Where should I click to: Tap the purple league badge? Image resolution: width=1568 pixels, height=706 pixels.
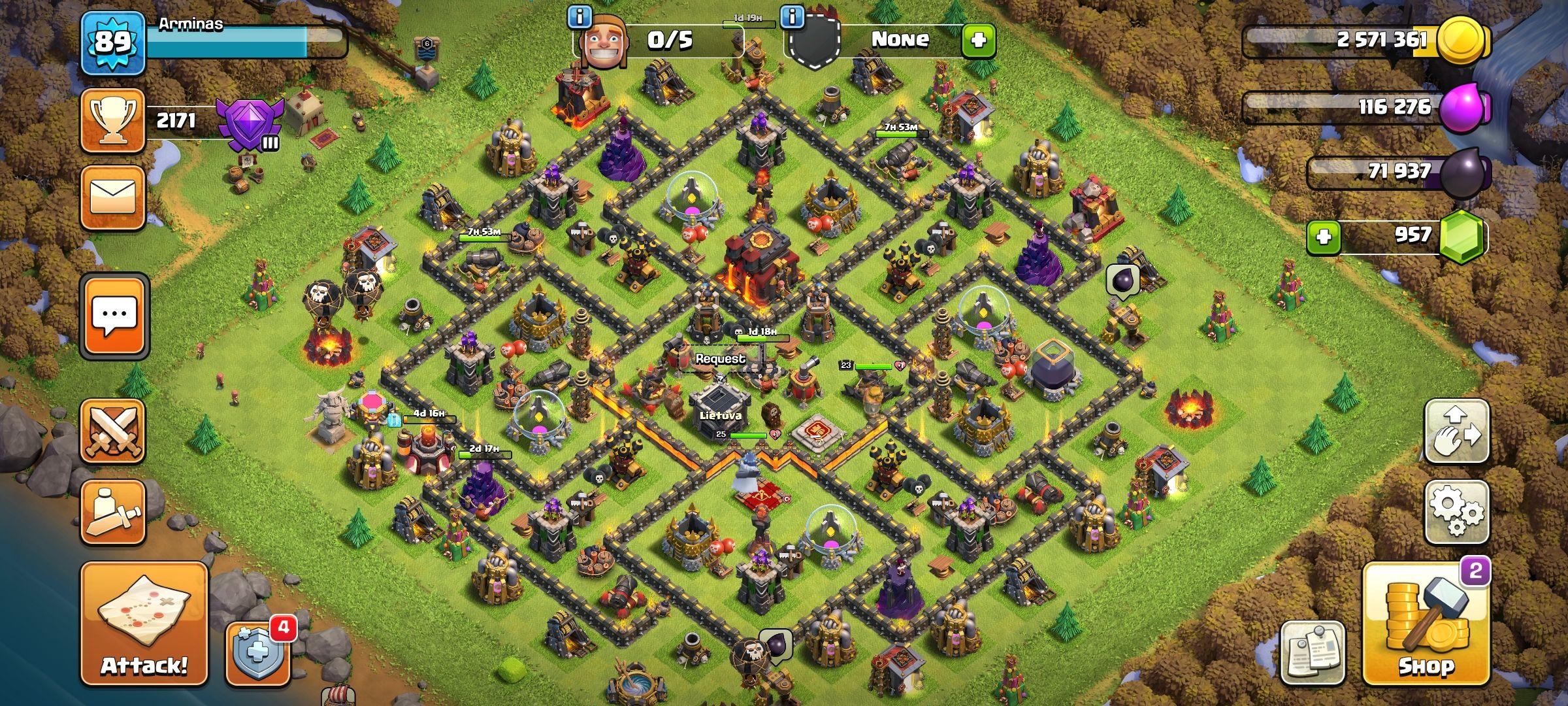(252, 124)
